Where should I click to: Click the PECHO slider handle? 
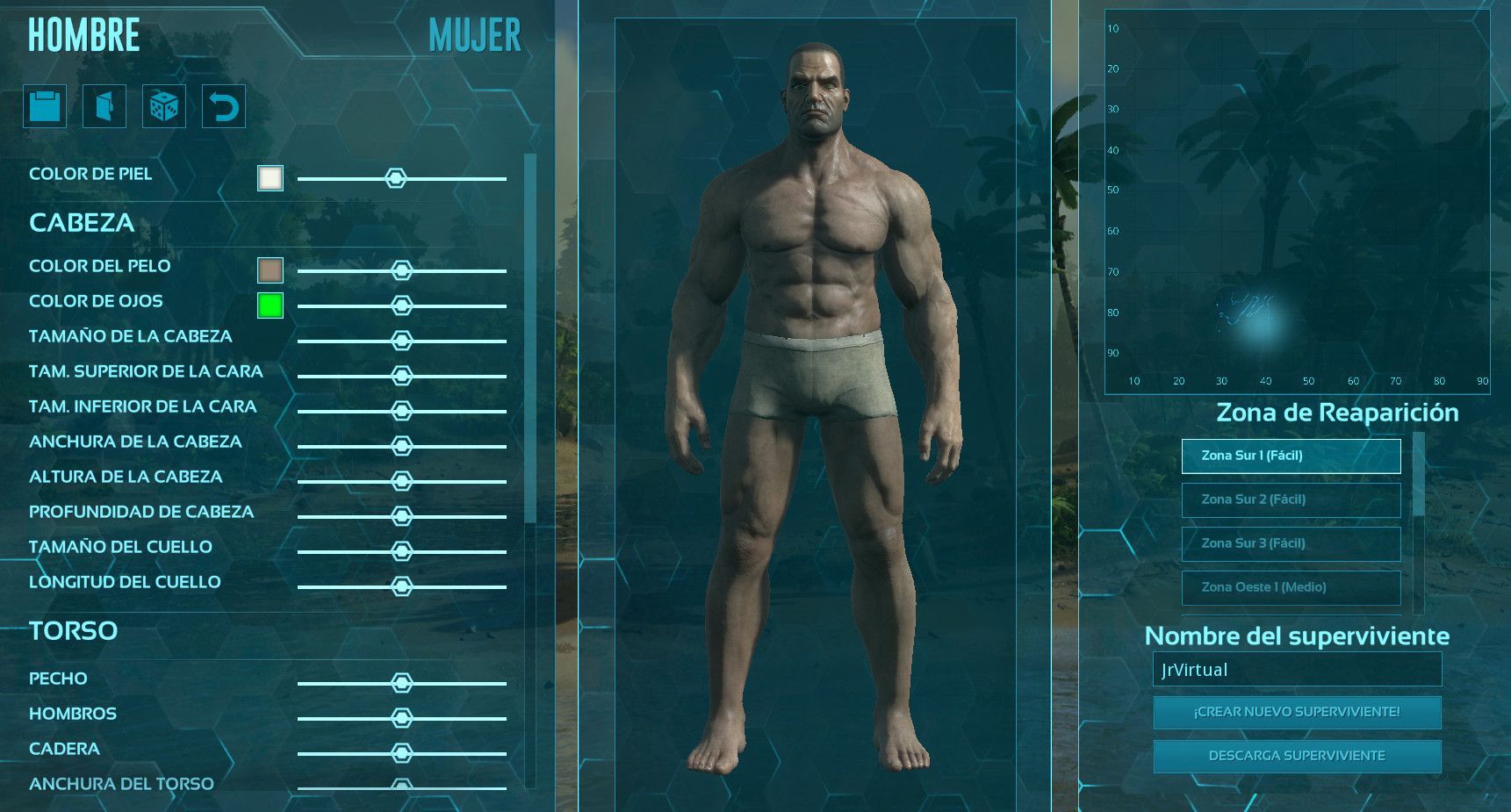(x=404, y=682)
